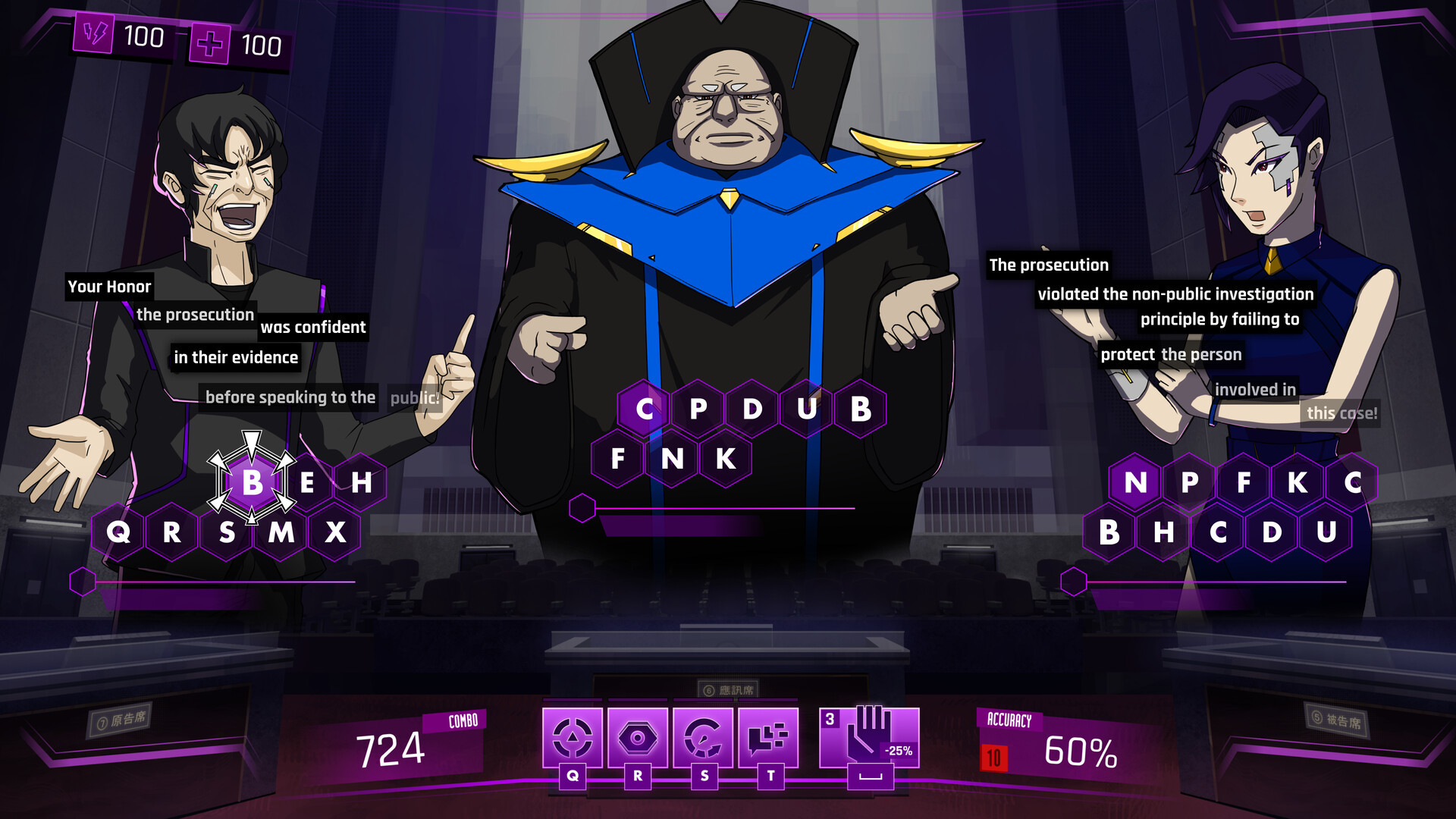1456x819 pixels.
Task: Select the highlighted B hex tile
Action: click(x=253, y=482)
